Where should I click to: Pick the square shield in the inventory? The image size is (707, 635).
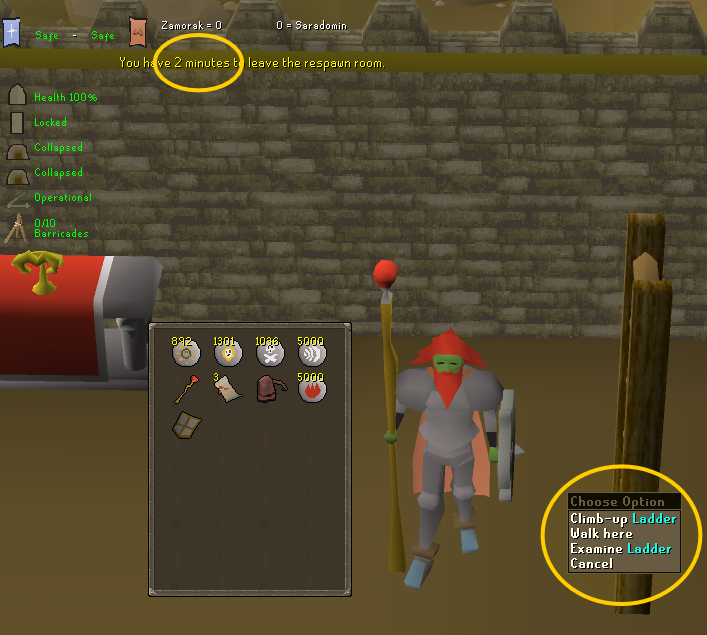(186, 425)
